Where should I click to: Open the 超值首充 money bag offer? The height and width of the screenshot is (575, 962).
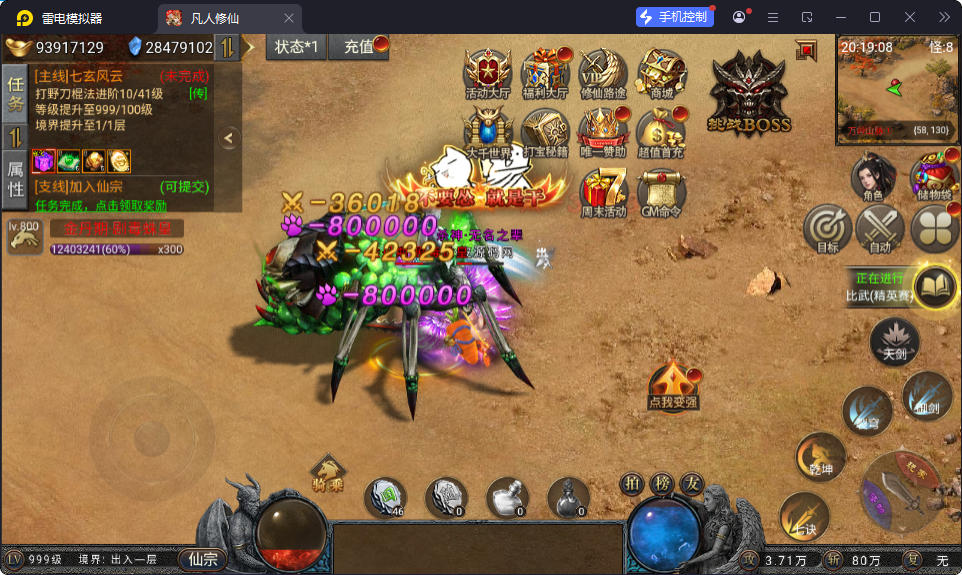[661, 132]
